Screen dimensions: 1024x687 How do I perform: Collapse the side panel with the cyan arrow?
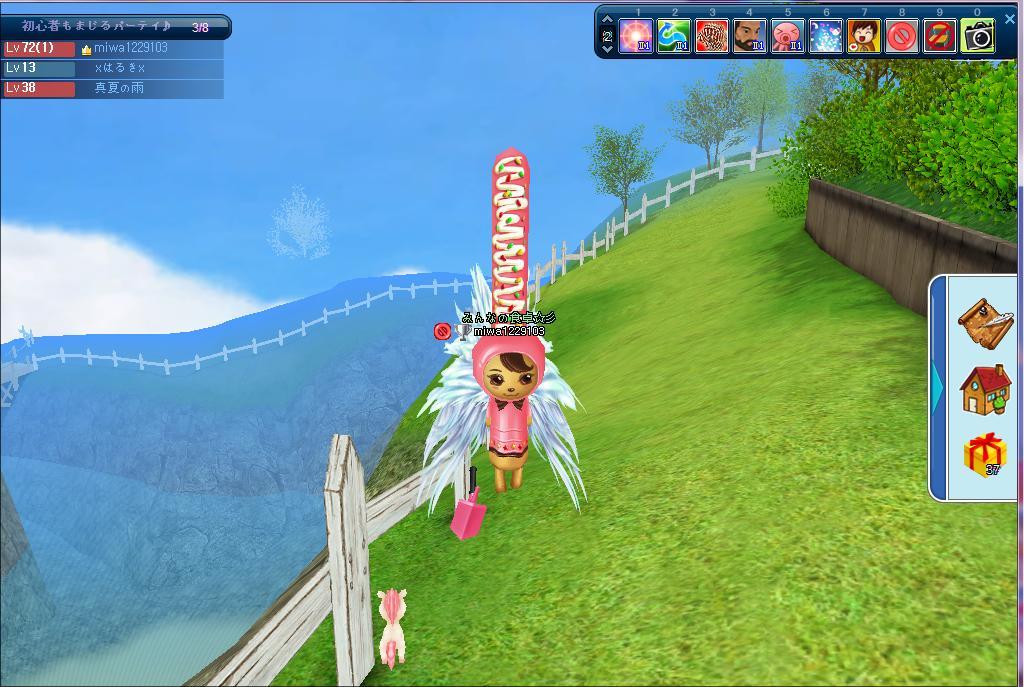click(938, 388)
